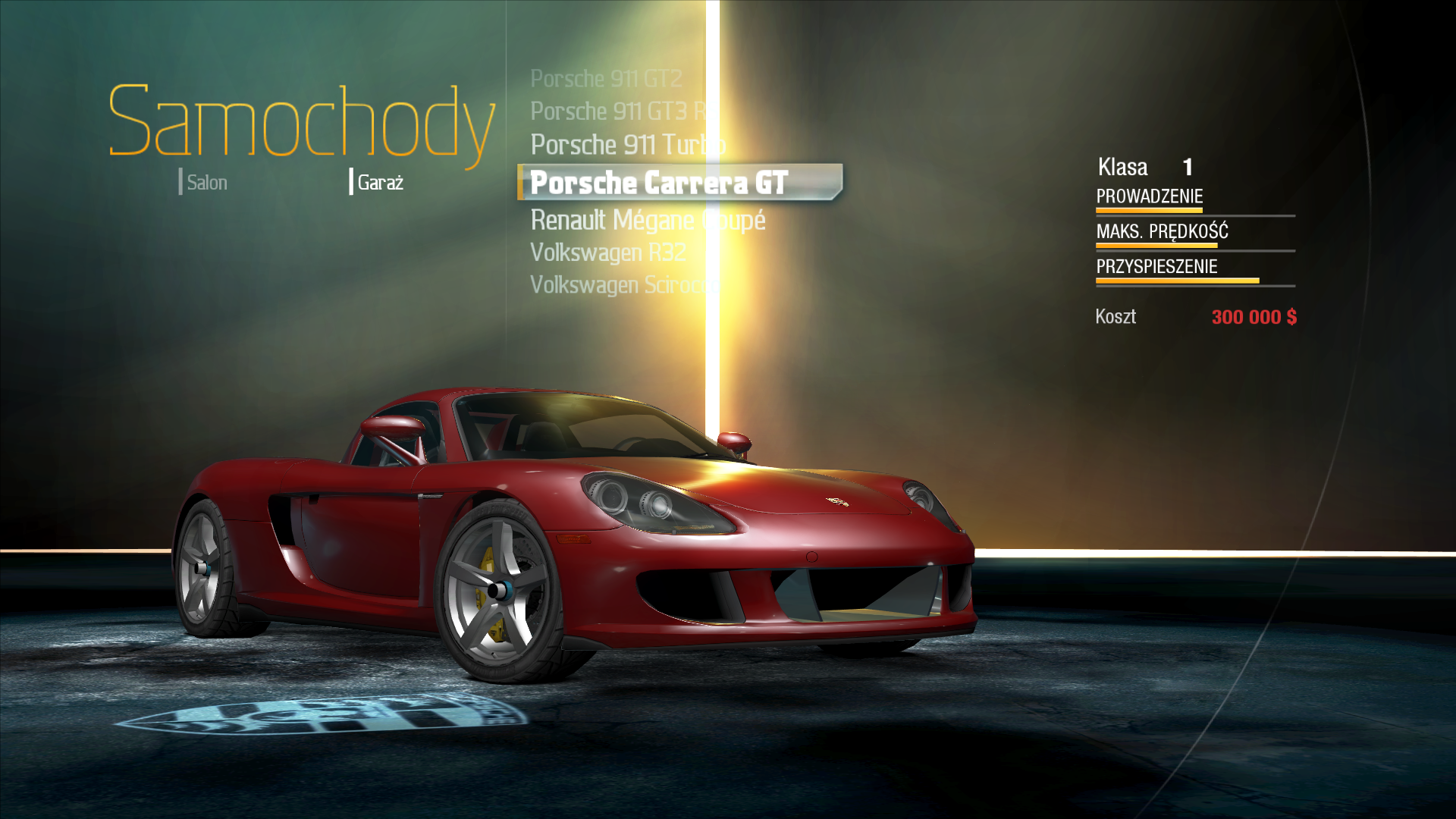This screenshot has height=819, width=1456.
Task: Confirm the highlighted Porsche Carrera GT
Action: [659, 183]
